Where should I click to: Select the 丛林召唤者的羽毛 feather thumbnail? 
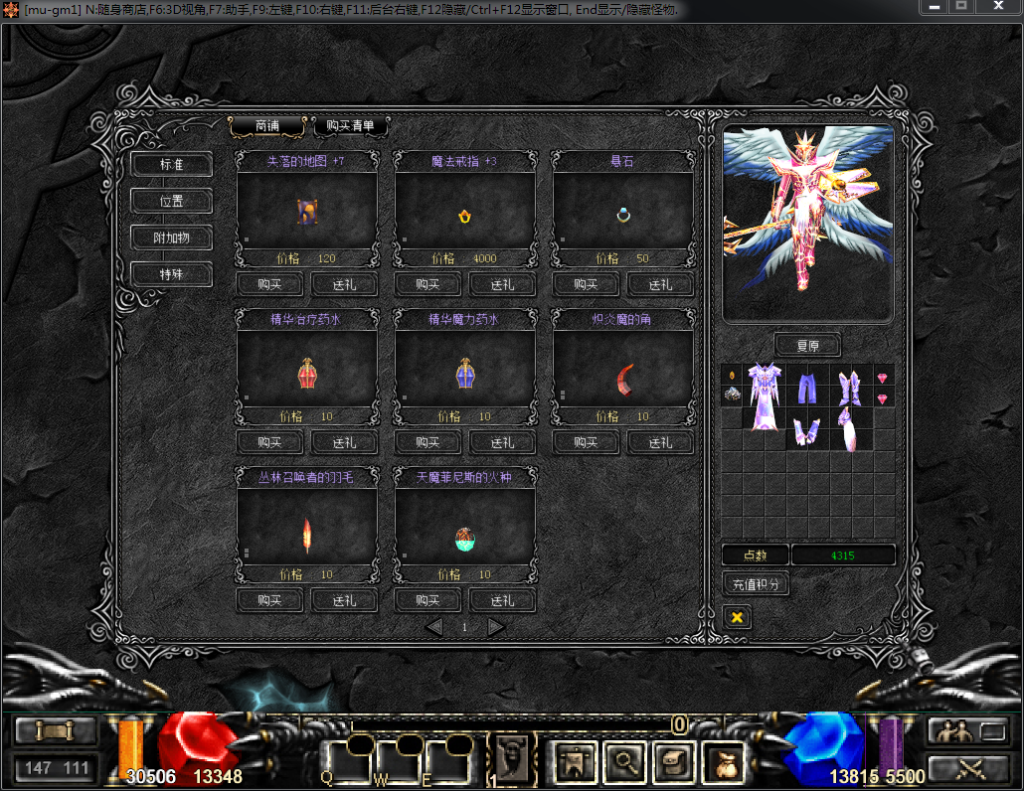[x=307, y=535]
